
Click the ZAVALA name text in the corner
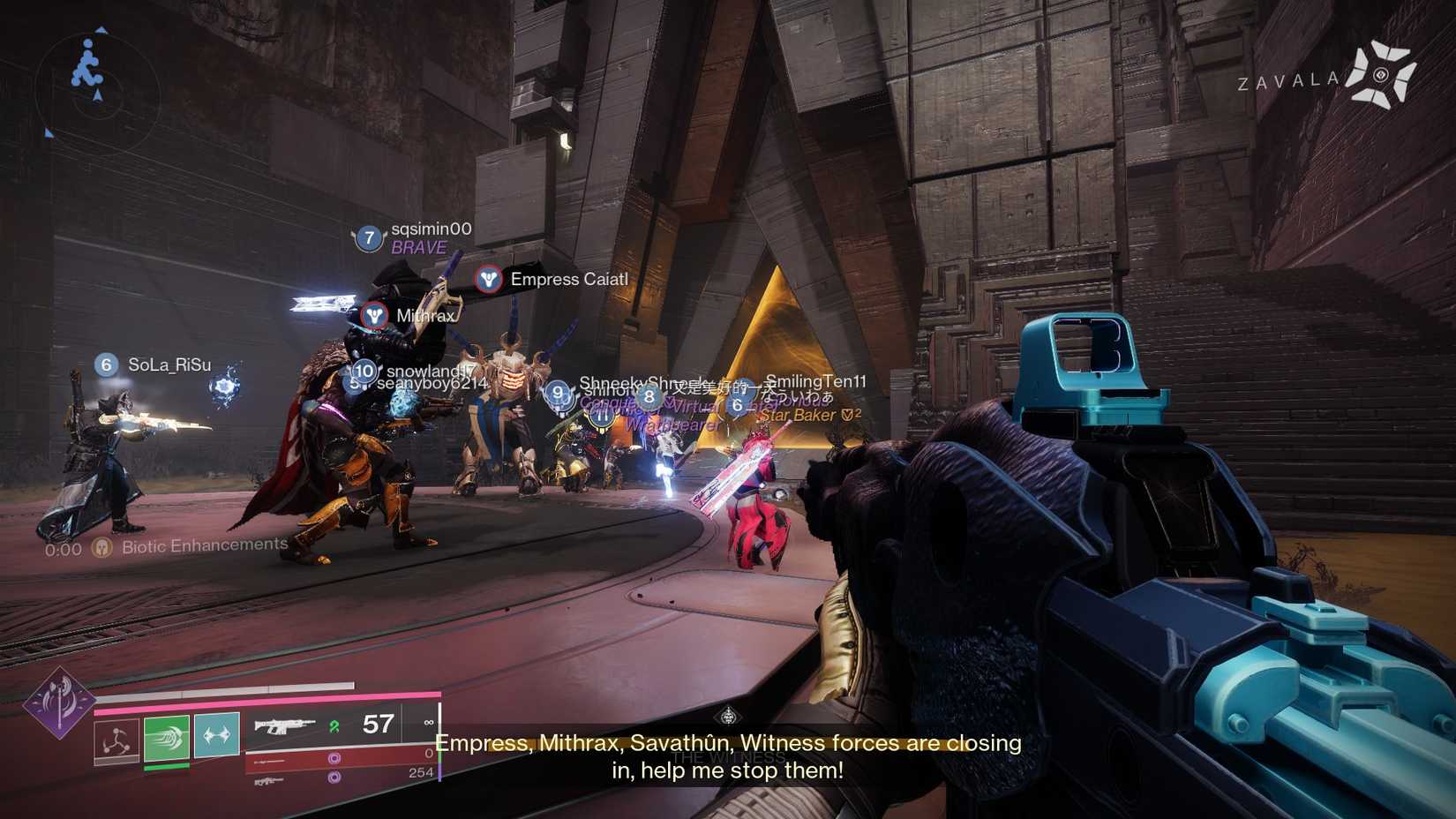(x=1287, y=79)
